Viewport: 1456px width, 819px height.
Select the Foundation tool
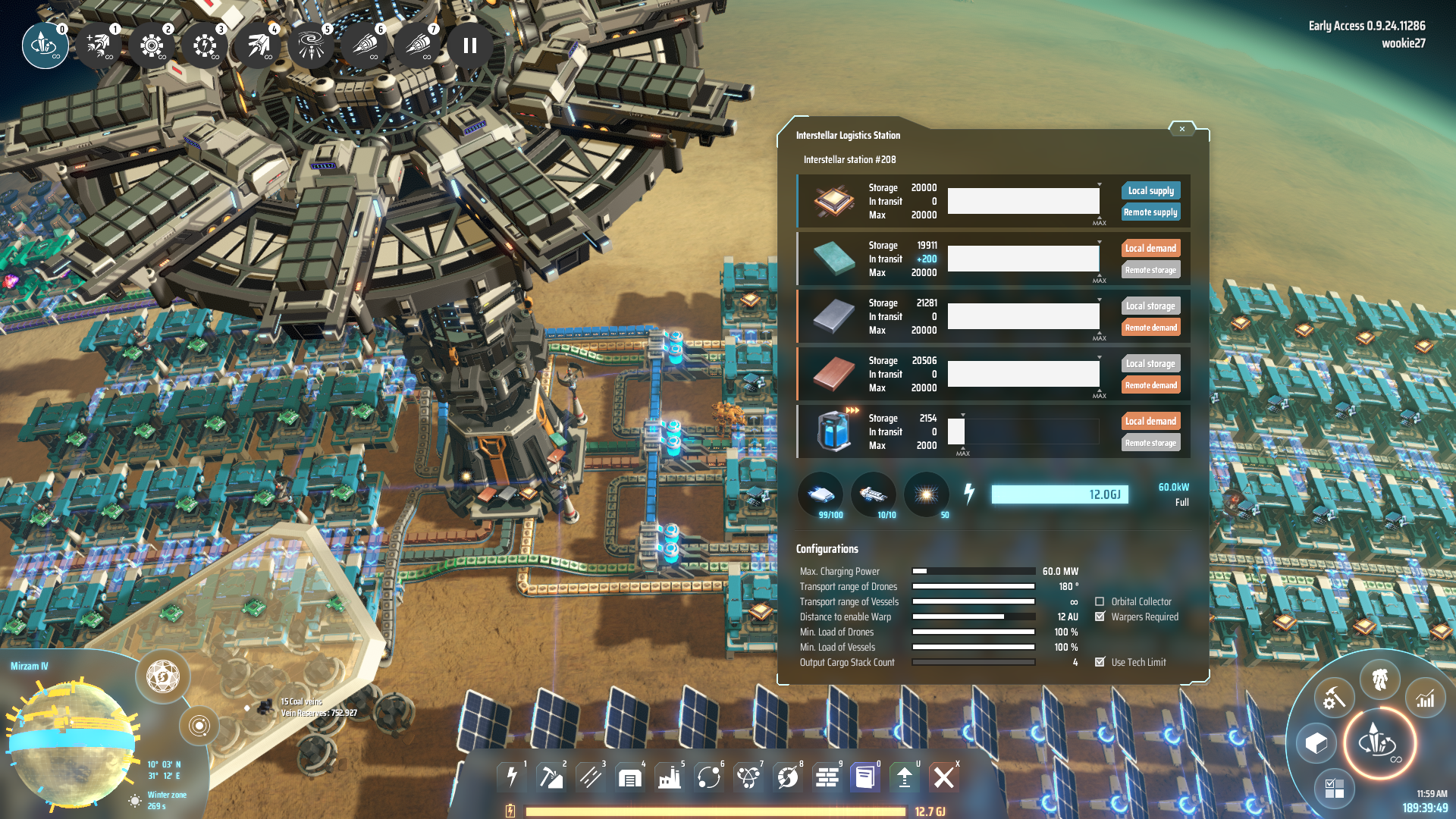826,777
